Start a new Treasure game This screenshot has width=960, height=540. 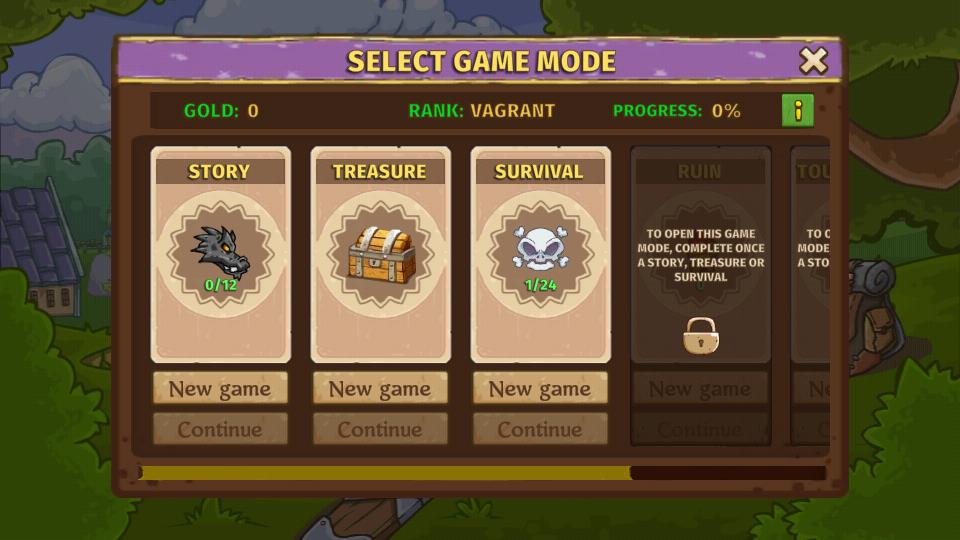point(380,388)
